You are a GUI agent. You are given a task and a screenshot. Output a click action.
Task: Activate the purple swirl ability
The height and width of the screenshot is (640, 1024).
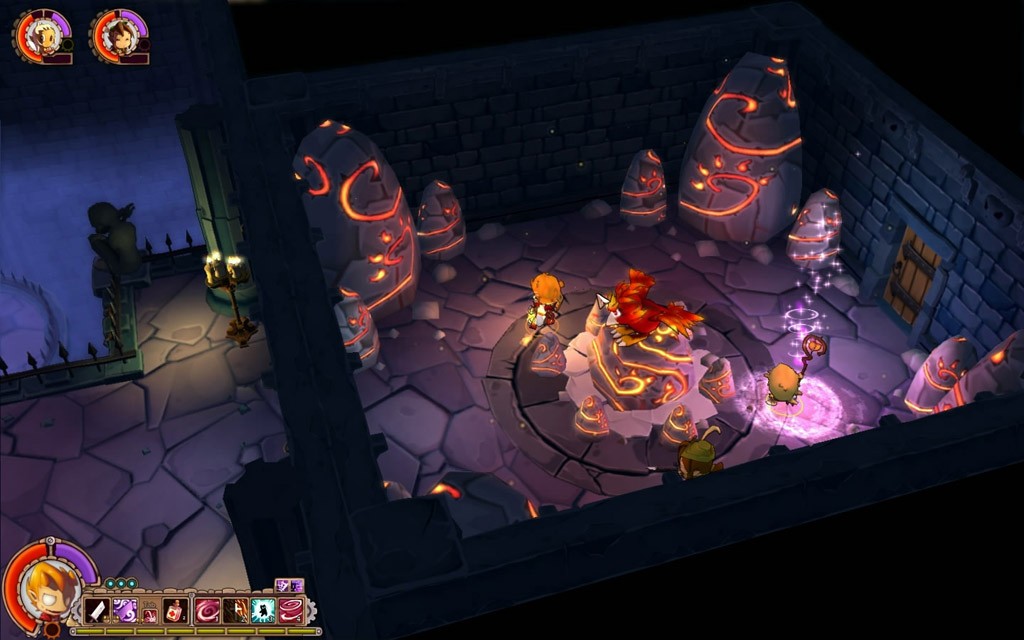pos(125,610)
